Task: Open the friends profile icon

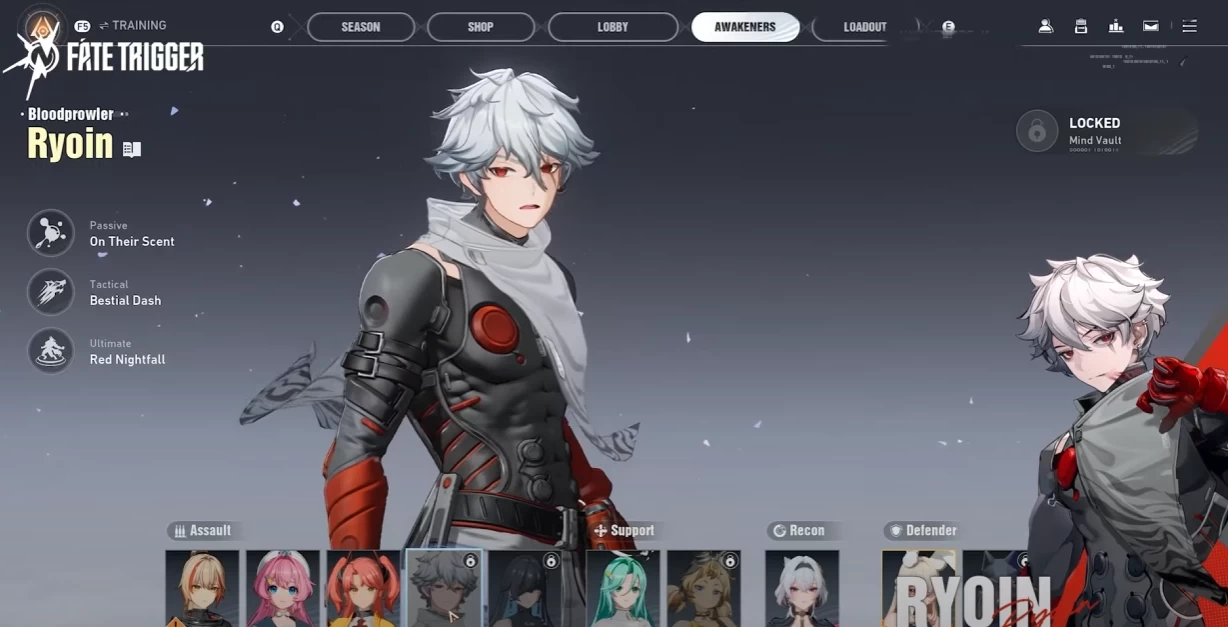Action: tap(1046, 27)
